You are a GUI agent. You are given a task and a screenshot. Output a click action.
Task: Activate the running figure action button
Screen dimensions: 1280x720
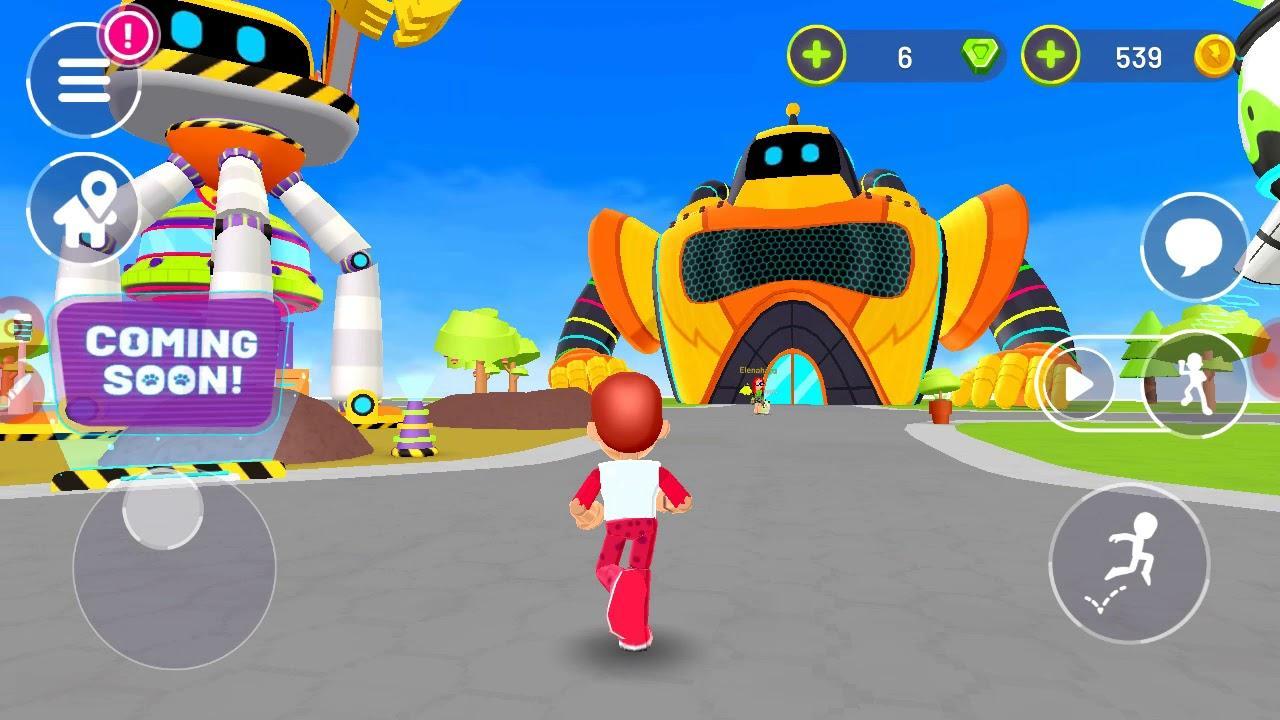coord(1194,384)
